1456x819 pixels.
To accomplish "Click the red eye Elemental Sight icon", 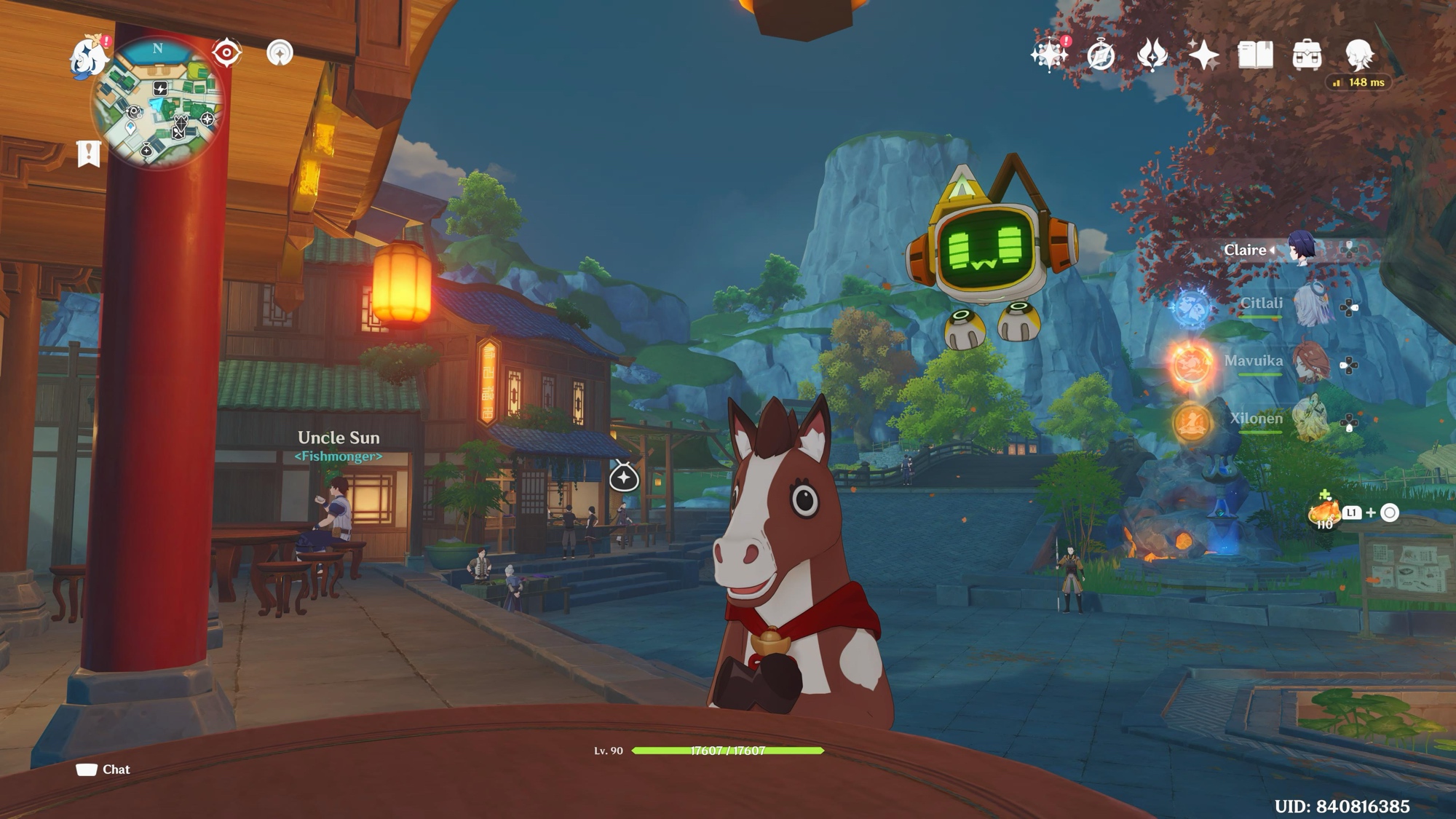I will click(x=226, y=53).
